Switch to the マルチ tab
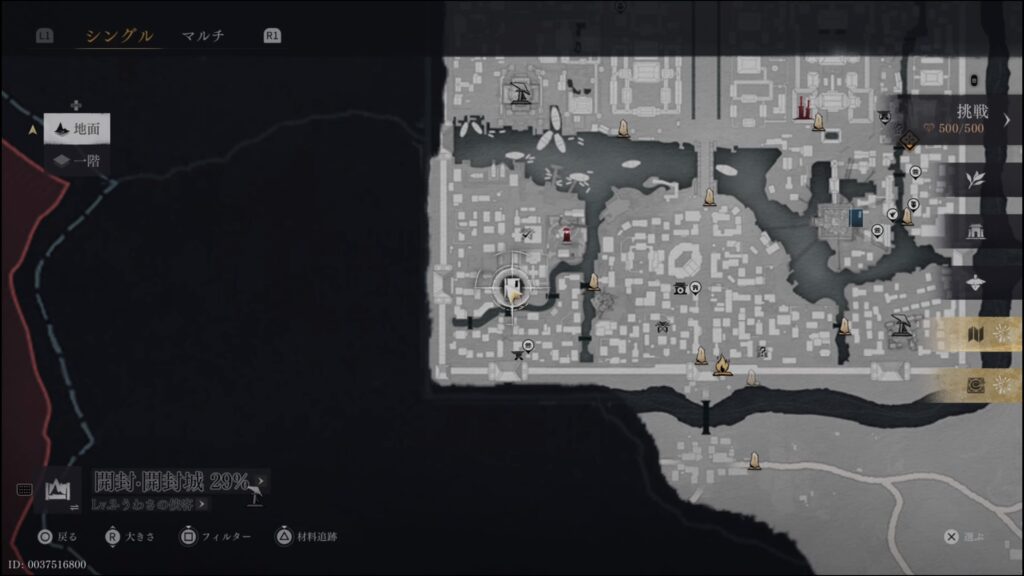1024x576 pixels. click(x=203, y=36)
